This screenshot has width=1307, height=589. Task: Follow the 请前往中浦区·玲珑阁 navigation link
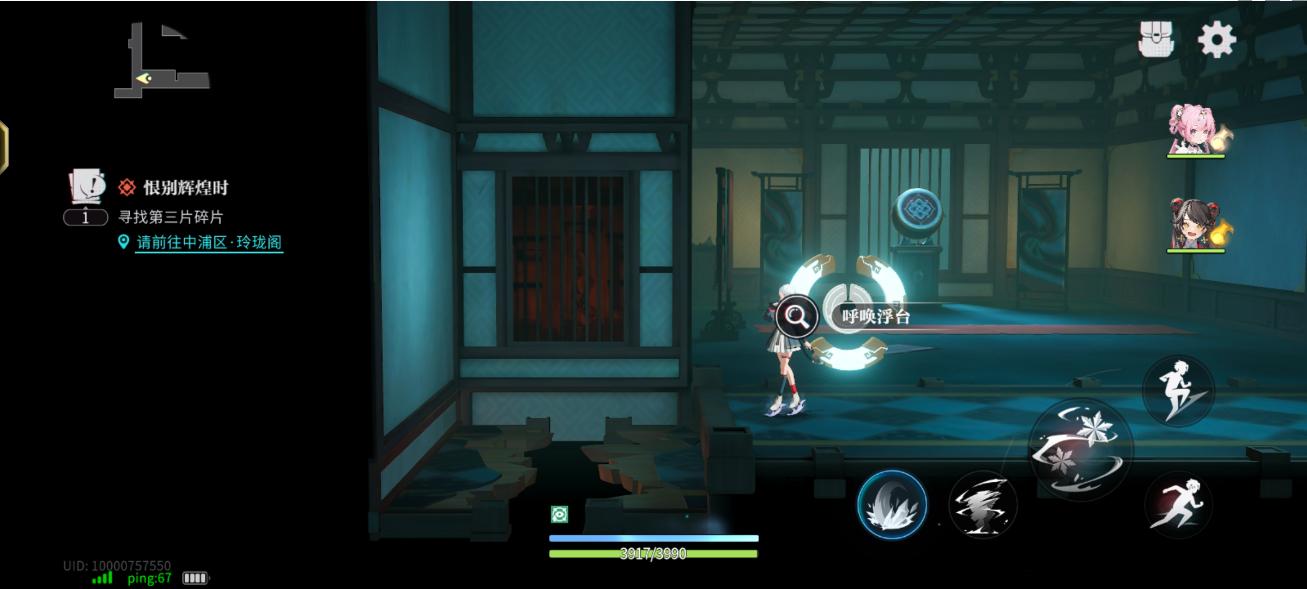209,243
